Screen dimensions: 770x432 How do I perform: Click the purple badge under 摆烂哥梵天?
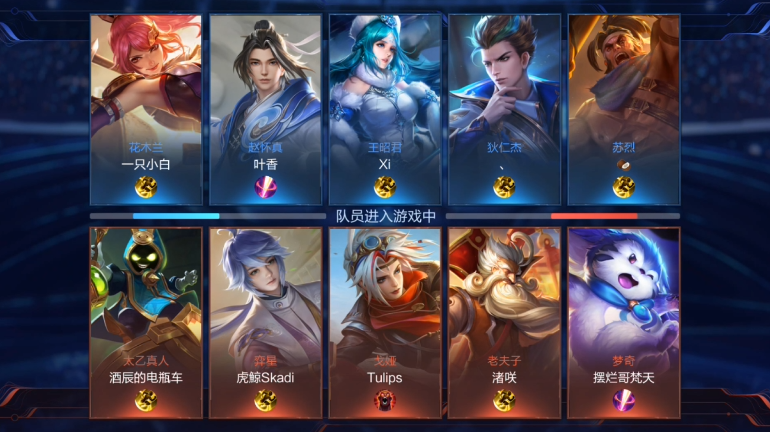[x=624, y=400]
